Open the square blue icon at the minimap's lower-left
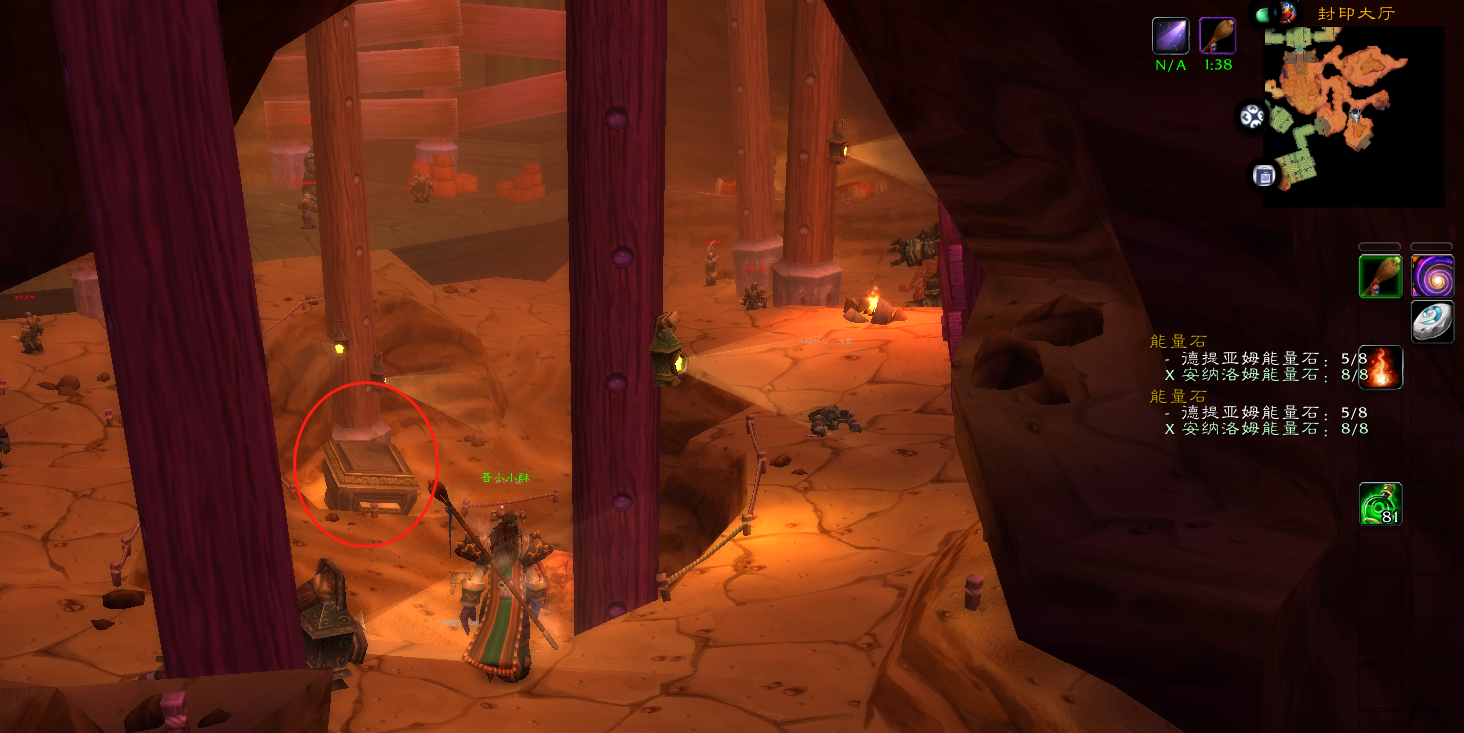Screen dimensions: 1464x733 (1263, 176)
